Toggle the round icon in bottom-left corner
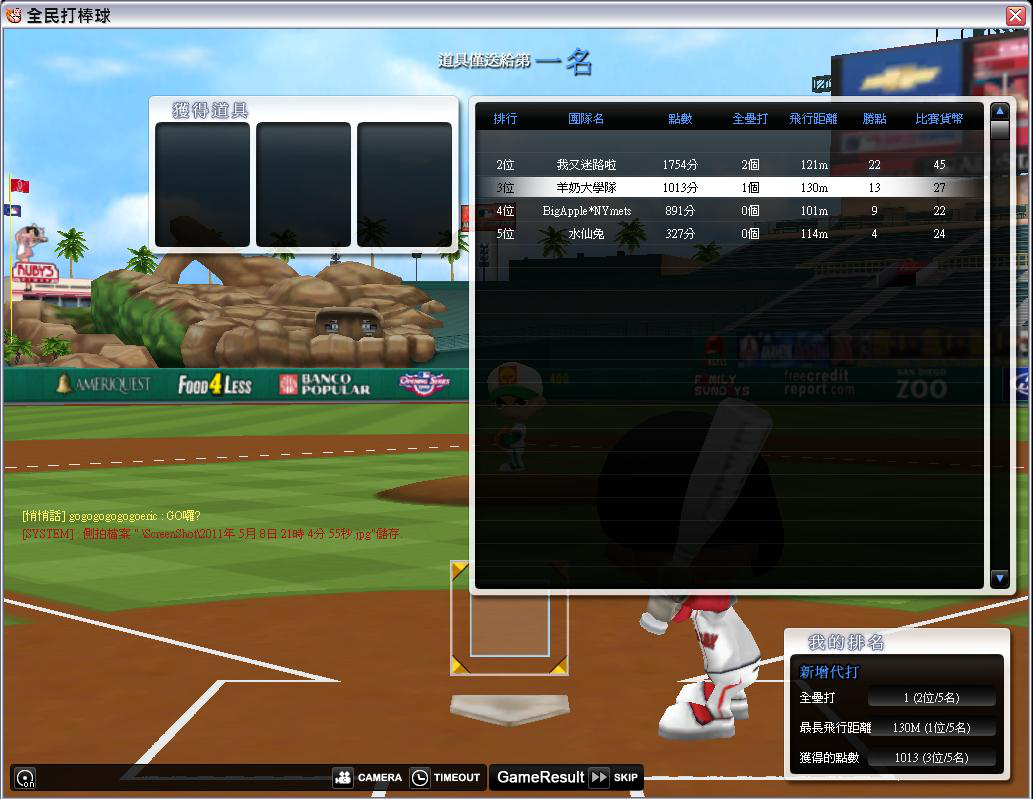The image size is (1033, 799). click(x=25, y=778)
